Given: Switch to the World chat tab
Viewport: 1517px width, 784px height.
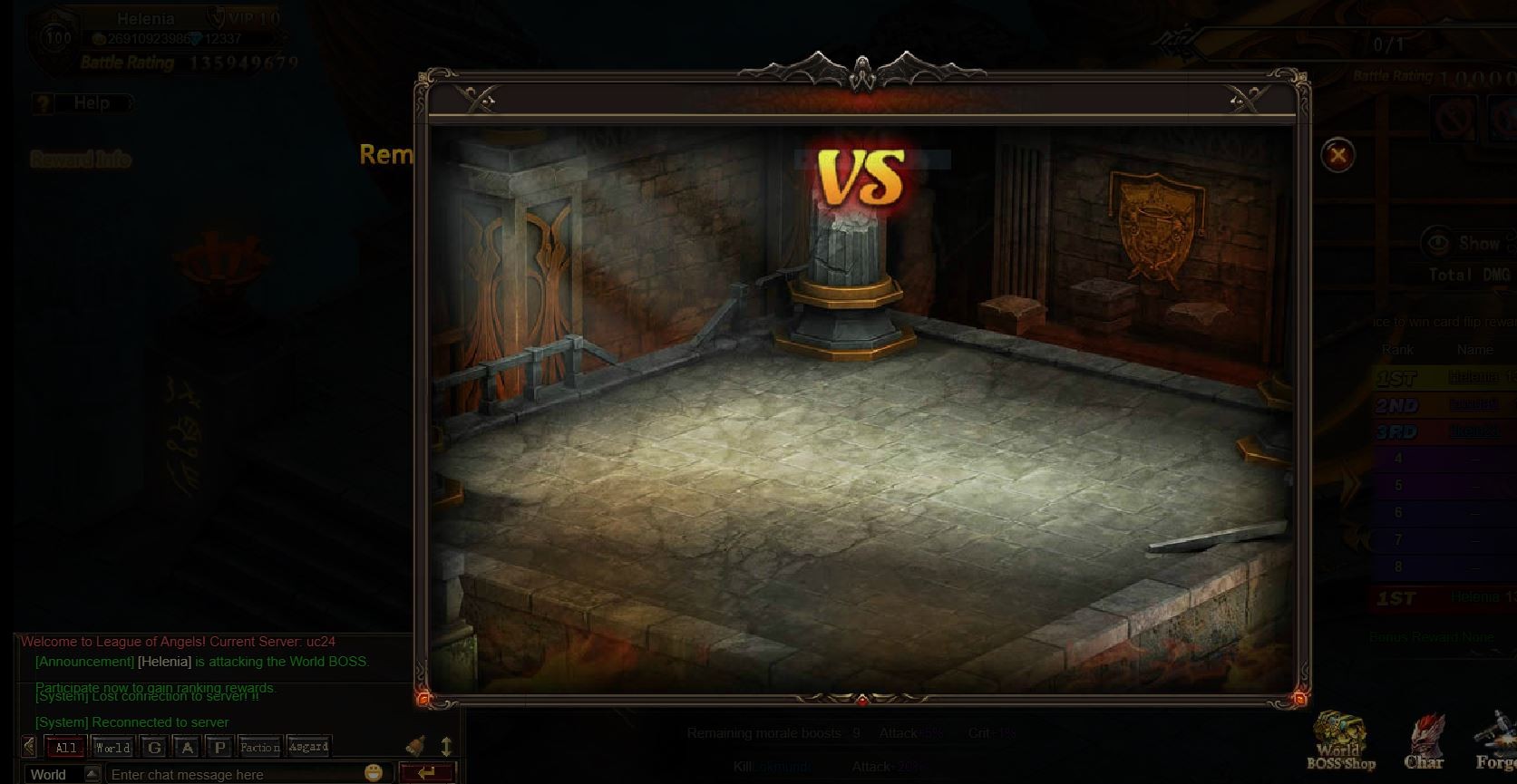Looking at the screenshot, I should (113, 748).
